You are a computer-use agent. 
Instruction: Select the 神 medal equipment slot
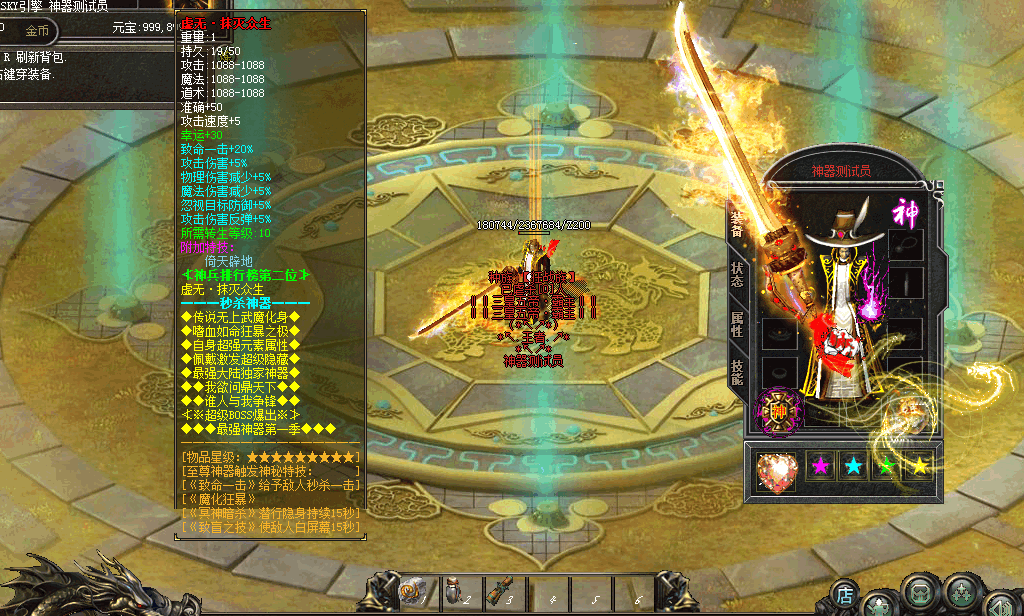(x=777, y=411)
